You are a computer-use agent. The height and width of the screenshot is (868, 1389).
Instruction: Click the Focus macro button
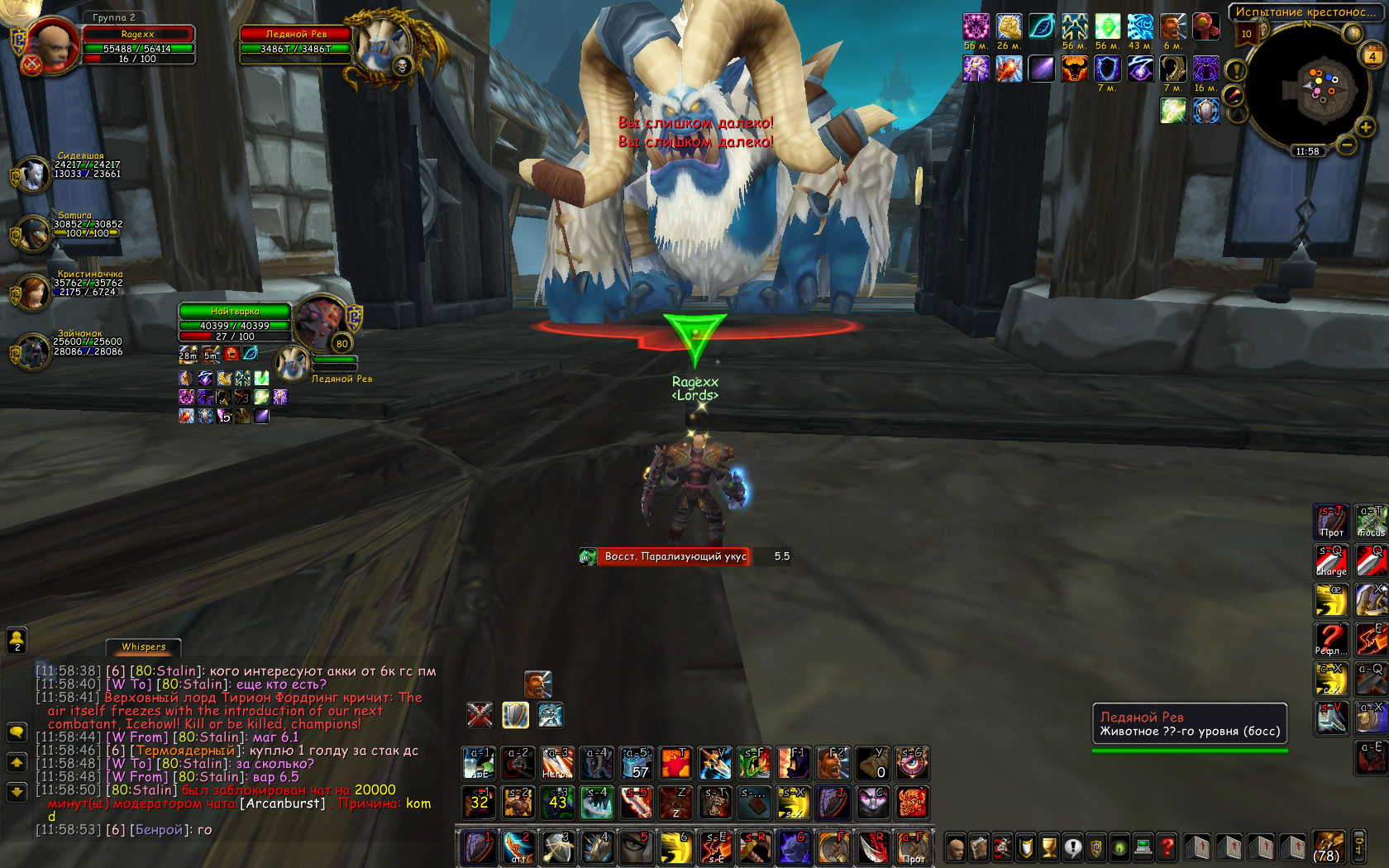1371,522
